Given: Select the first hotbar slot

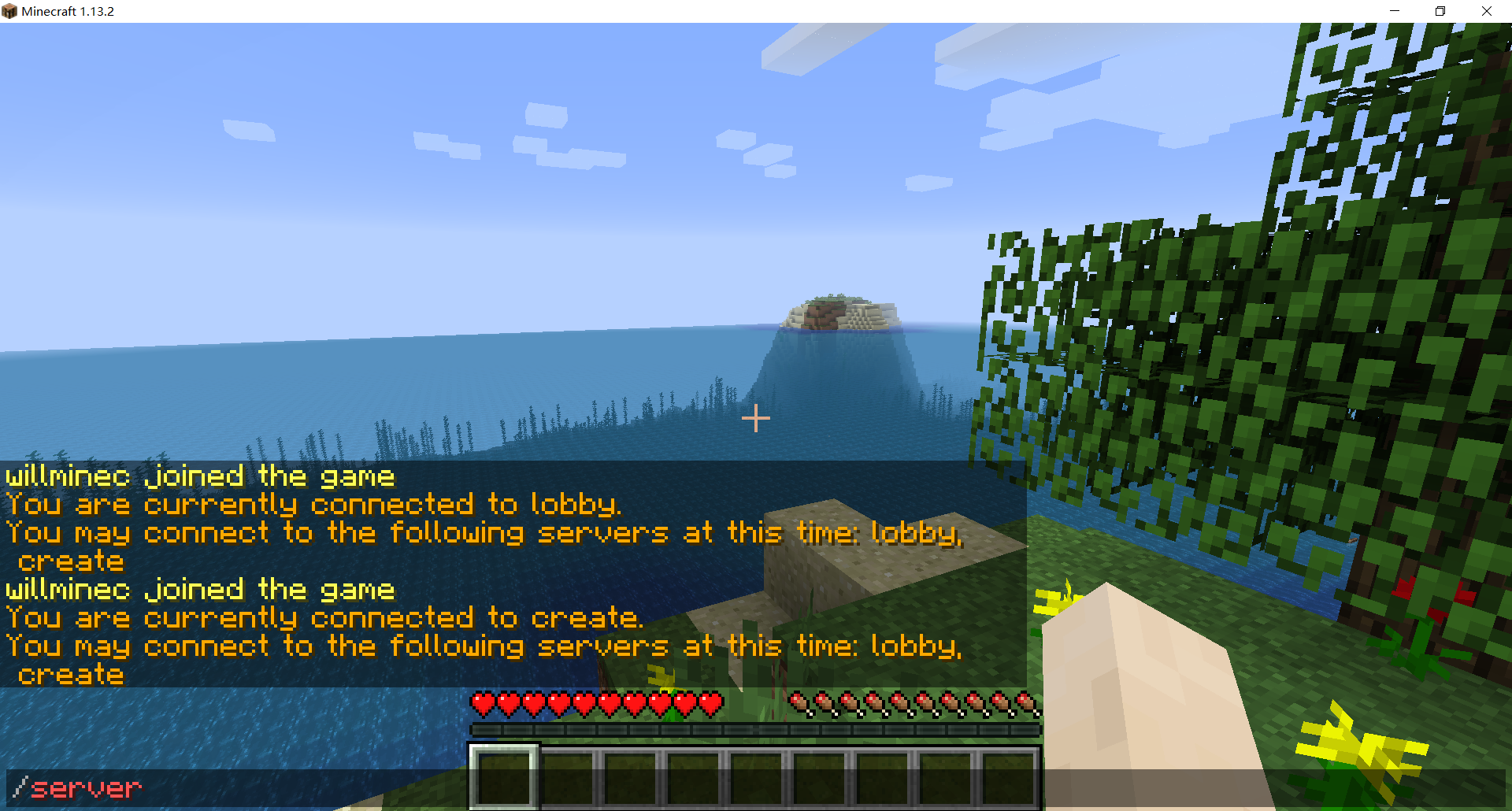Looking at the screenshot, I should [504, 778].
